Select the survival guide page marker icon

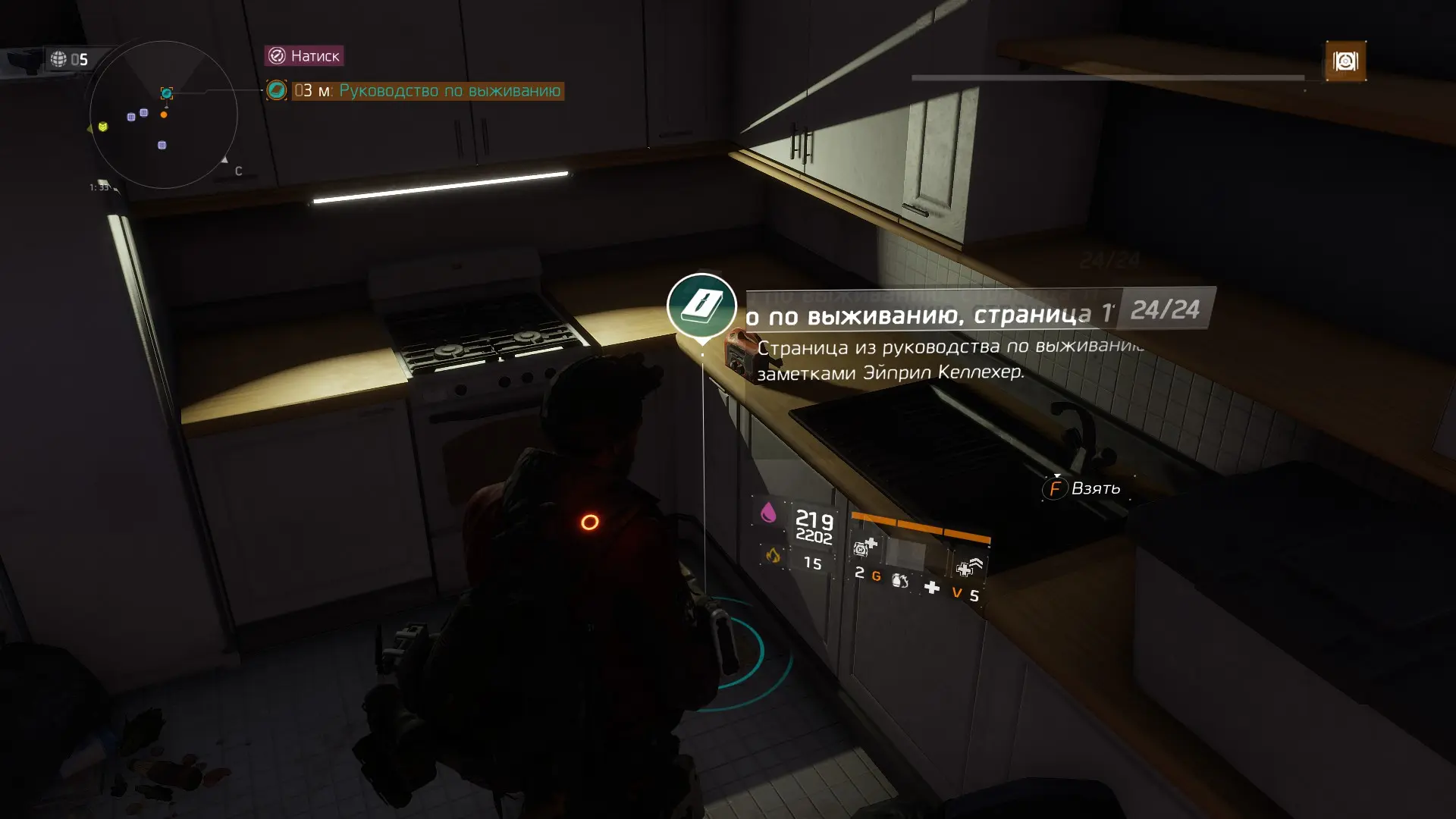pos(701,306)
